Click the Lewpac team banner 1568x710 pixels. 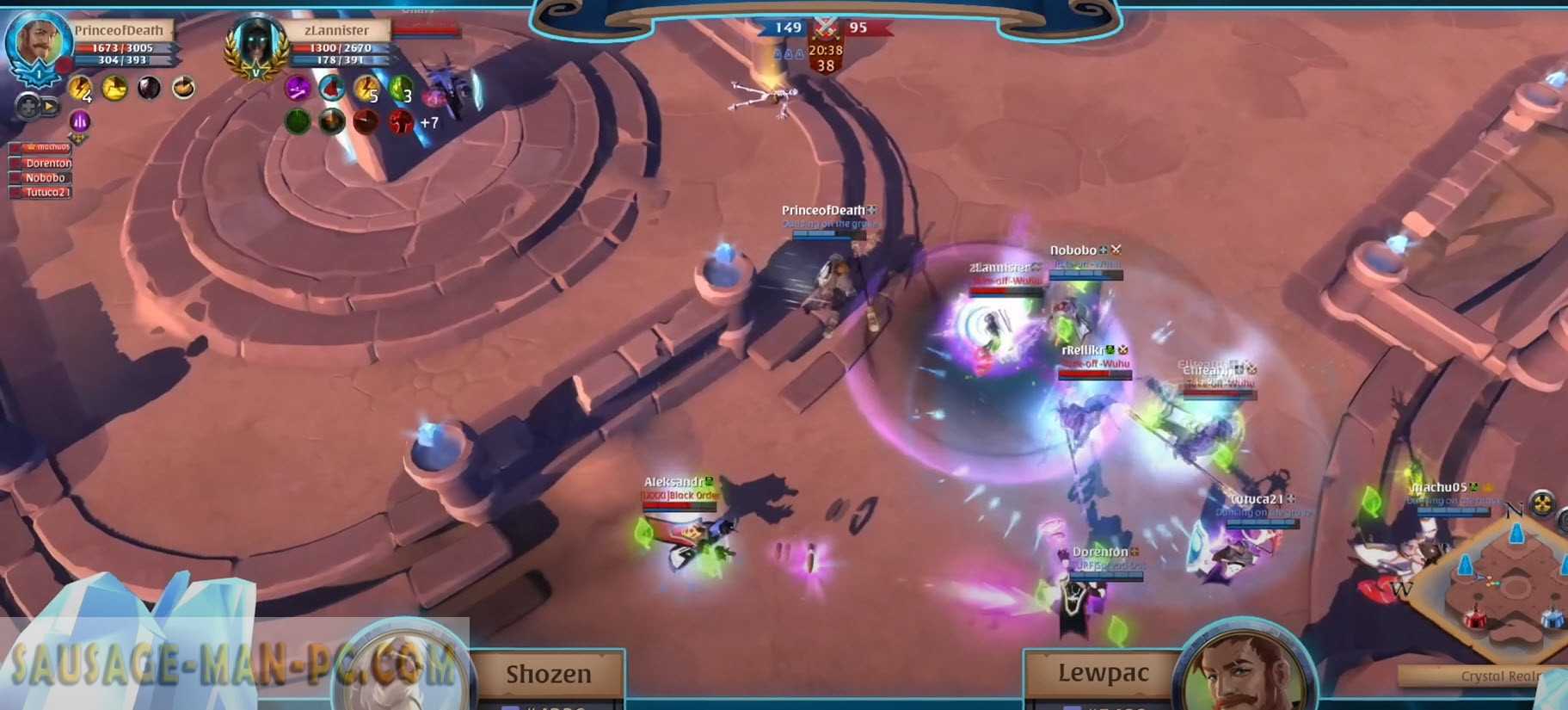(x=1103, y=673)
